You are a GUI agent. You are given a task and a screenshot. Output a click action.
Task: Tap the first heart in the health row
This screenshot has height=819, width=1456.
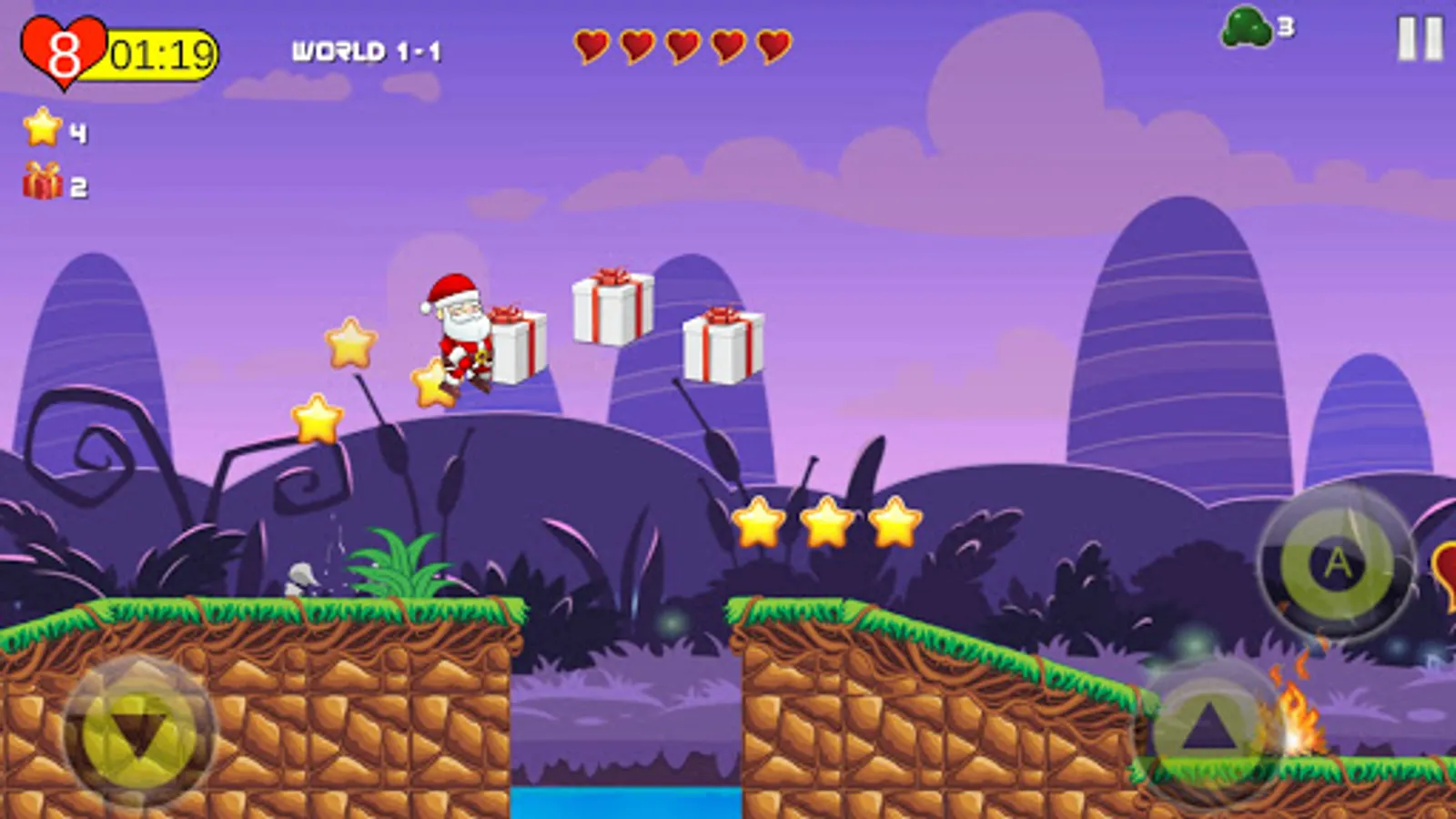click(591, 44)
